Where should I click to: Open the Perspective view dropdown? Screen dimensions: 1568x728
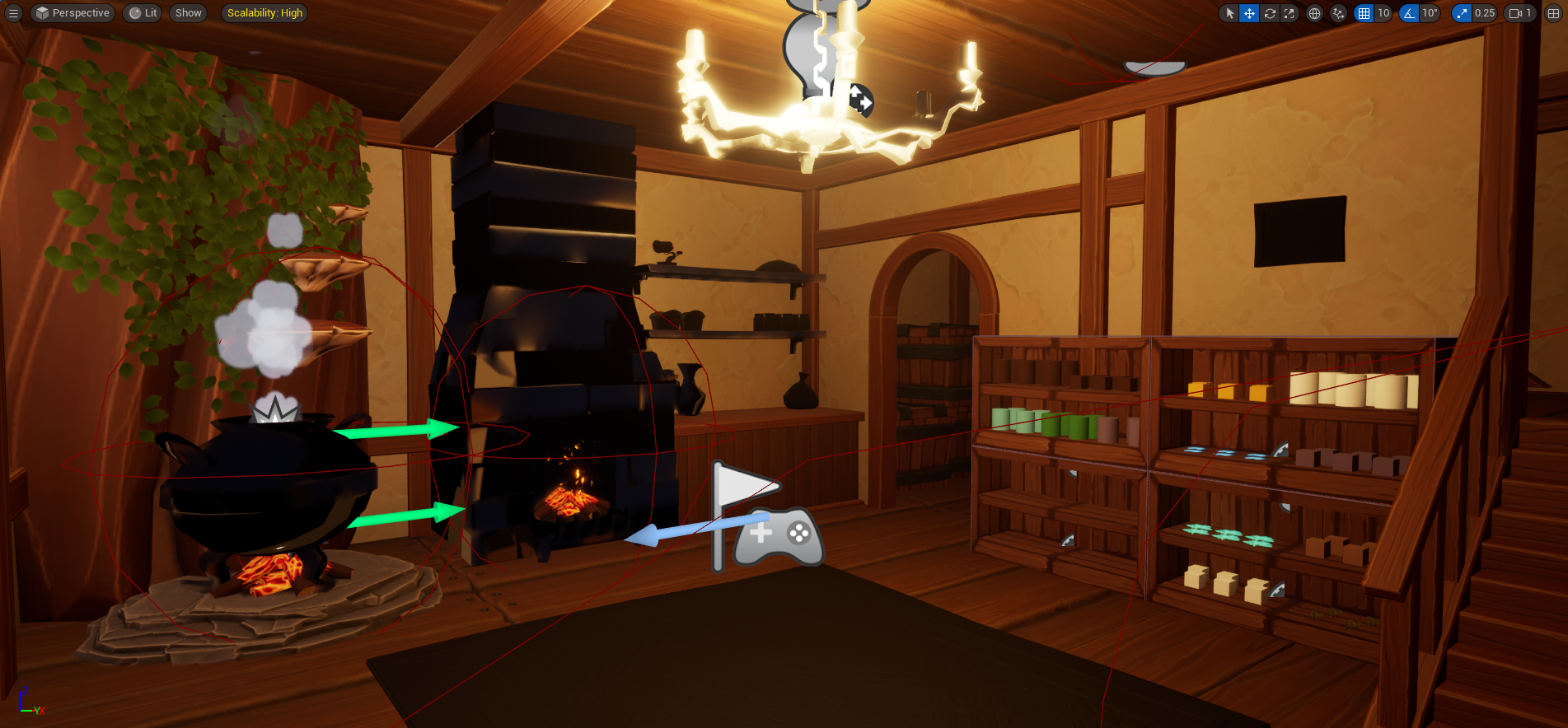(x=72, y=13)
